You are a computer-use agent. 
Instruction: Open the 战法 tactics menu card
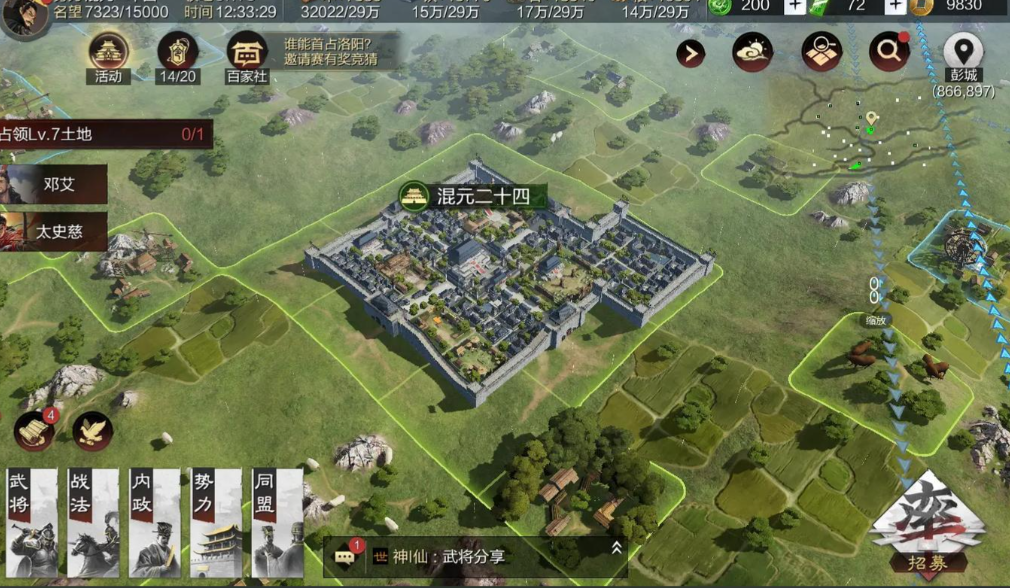pyautogui.click(x=92, y=523)
